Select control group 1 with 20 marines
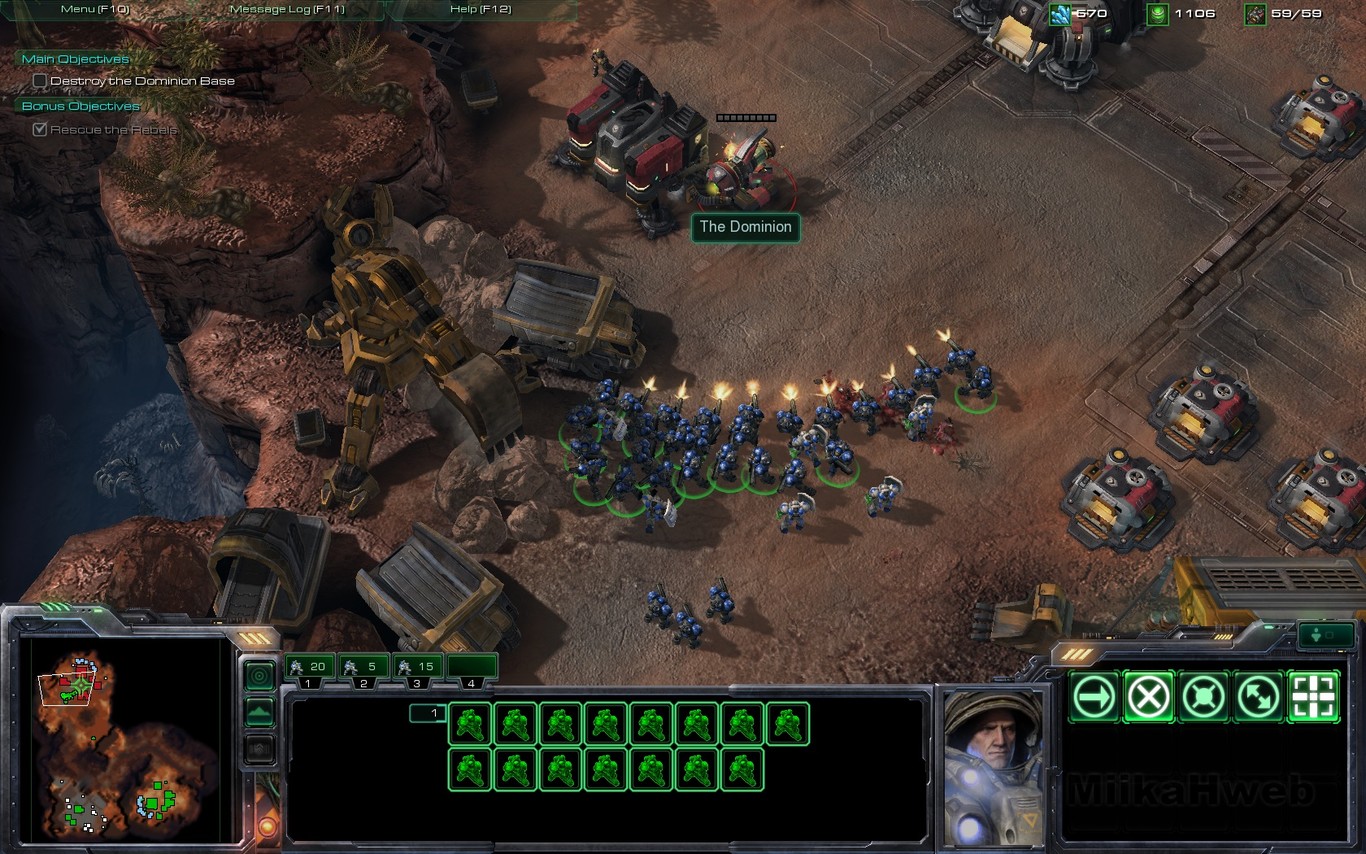The height and width of the screenshot is (854, 1366). (x=308, y=667)
